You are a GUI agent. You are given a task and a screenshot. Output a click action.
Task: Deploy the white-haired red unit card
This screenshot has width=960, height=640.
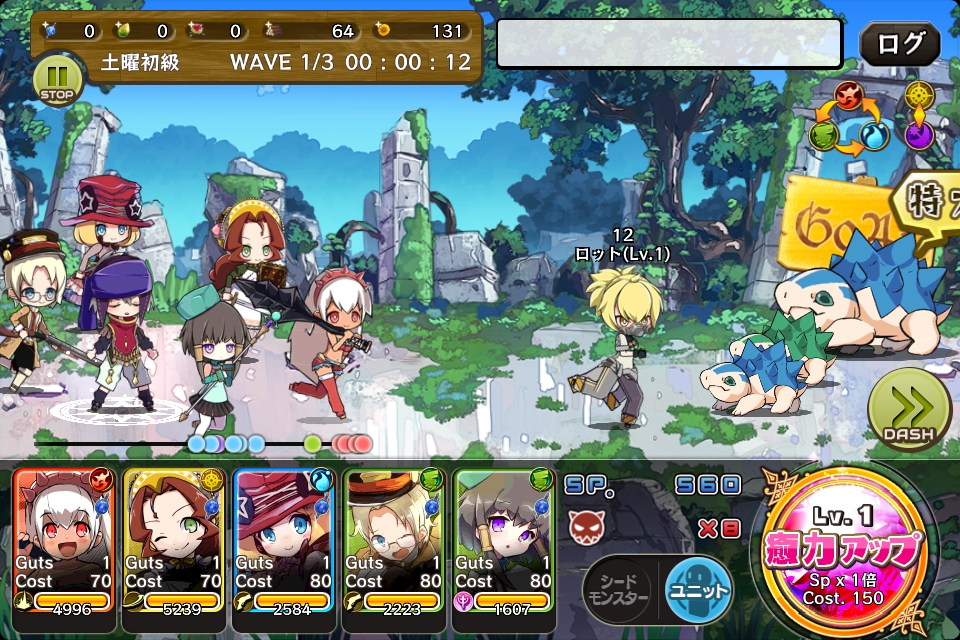pyautogui.click(x=65, y=538)
